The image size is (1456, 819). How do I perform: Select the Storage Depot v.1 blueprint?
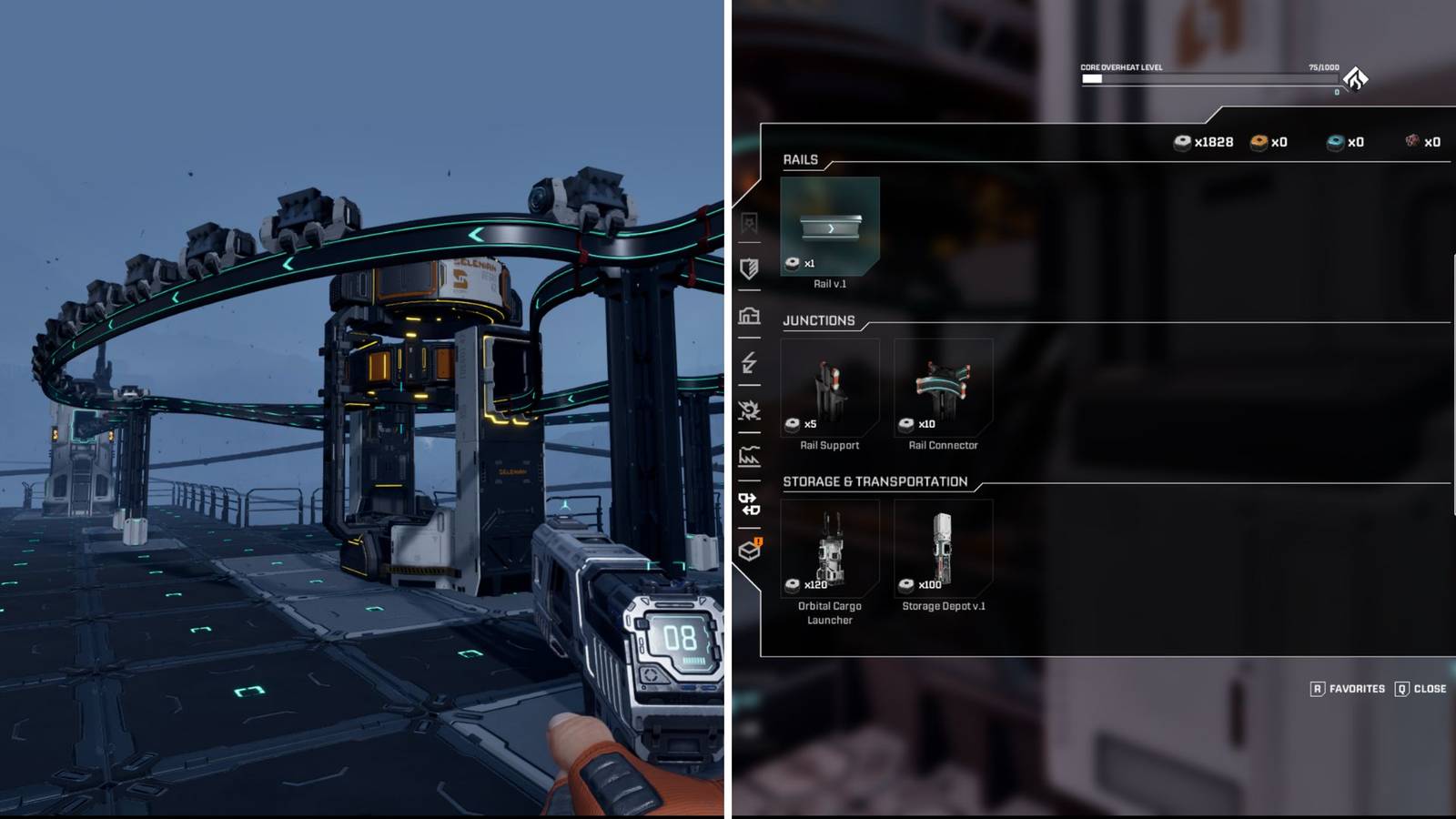pyautogui.click(x=944, y=547)
